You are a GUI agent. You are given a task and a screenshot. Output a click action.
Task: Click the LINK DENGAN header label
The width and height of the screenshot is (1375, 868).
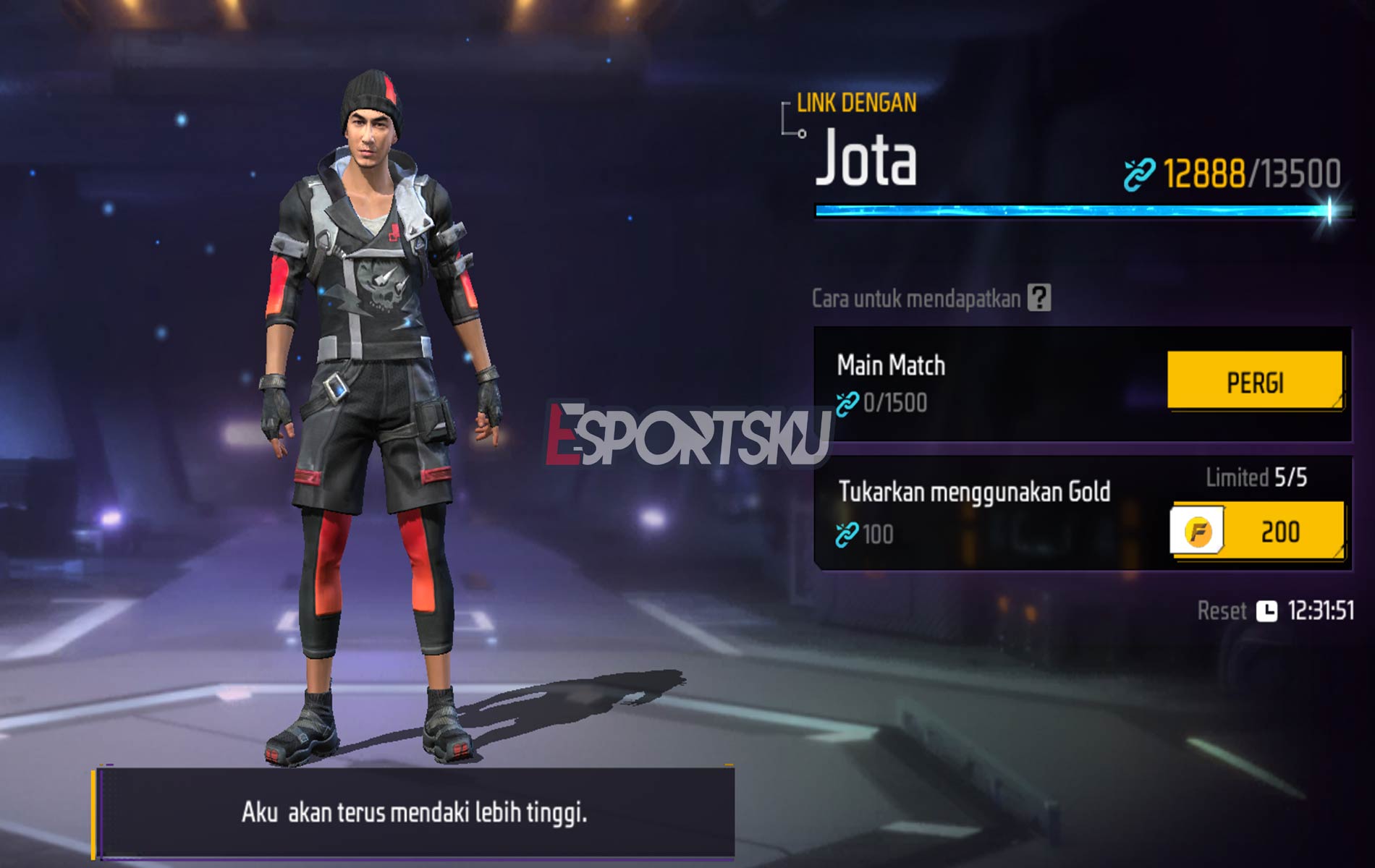pos(858,103)
